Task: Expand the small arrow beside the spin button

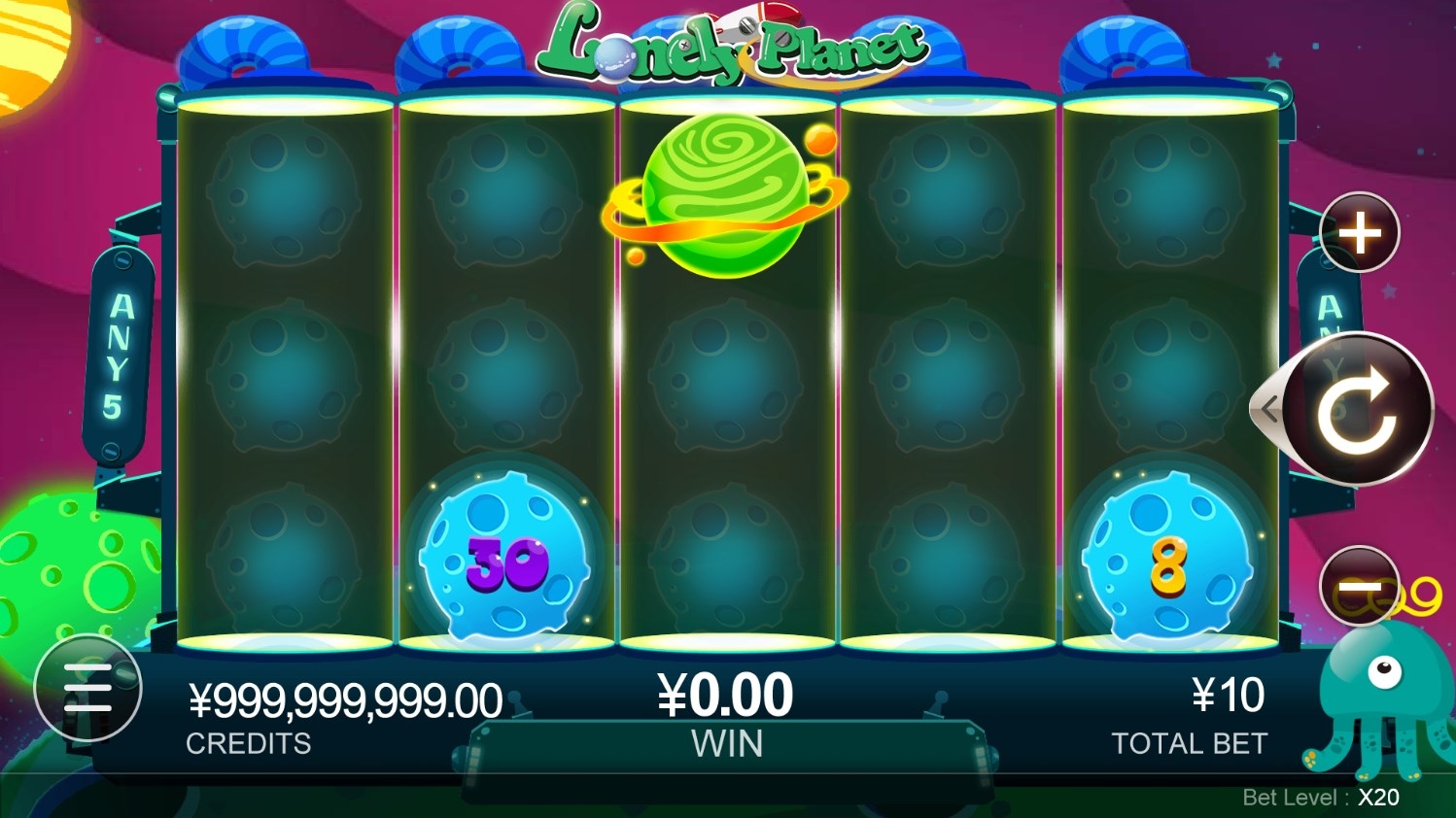Action: click(1267, 410)
